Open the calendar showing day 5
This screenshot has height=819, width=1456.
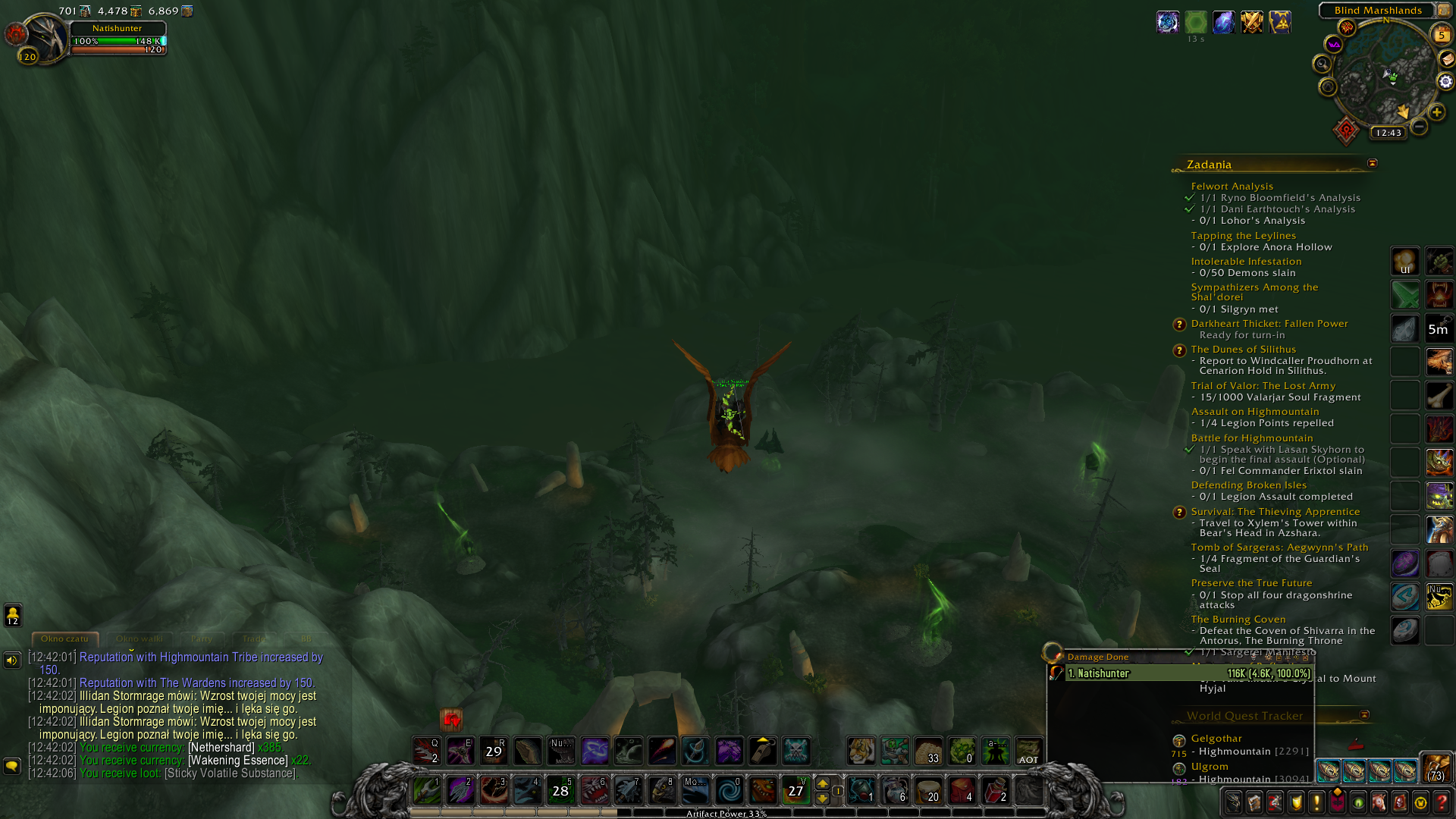[1441, 34]
